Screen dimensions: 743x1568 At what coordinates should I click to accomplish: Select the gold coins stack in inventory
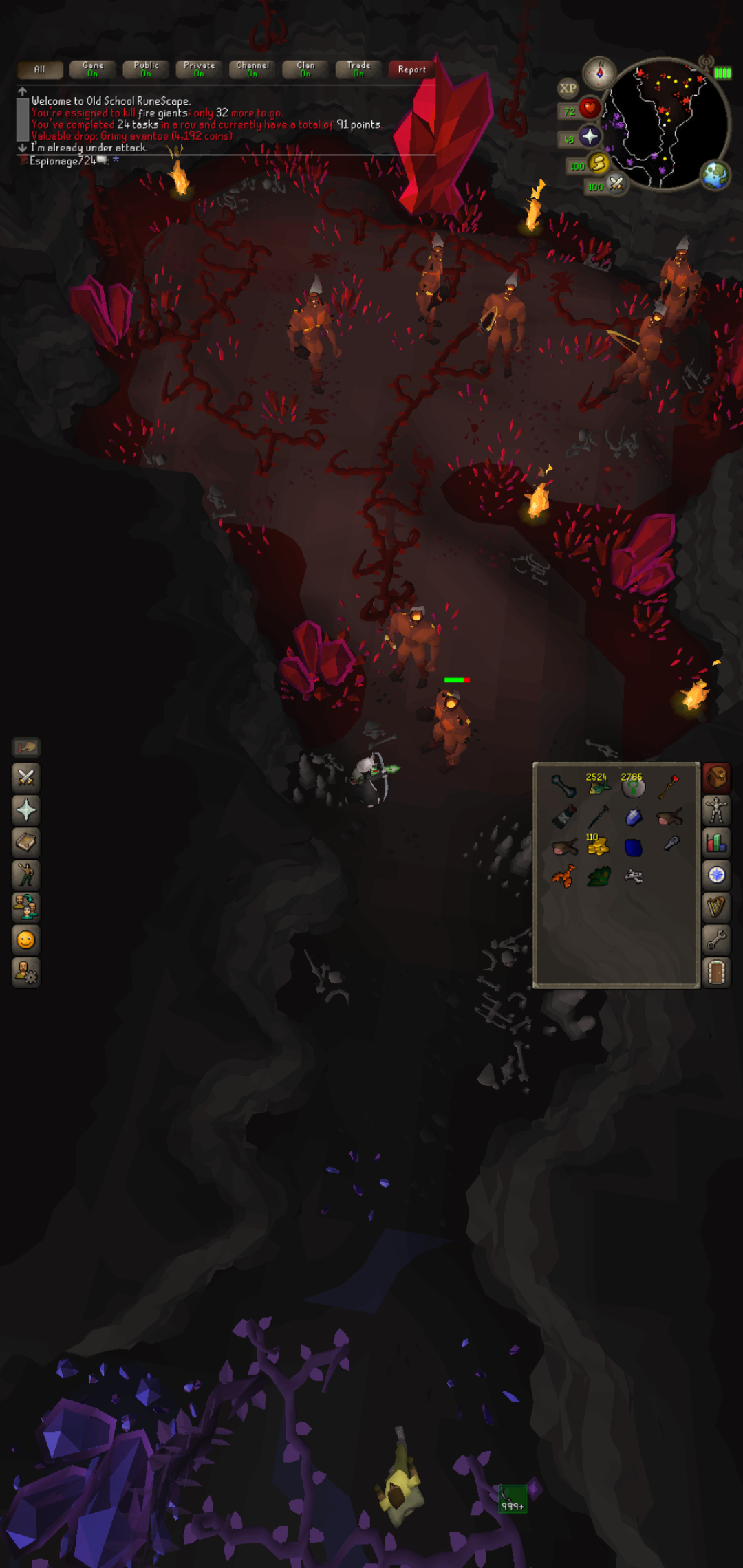(597, 845)
